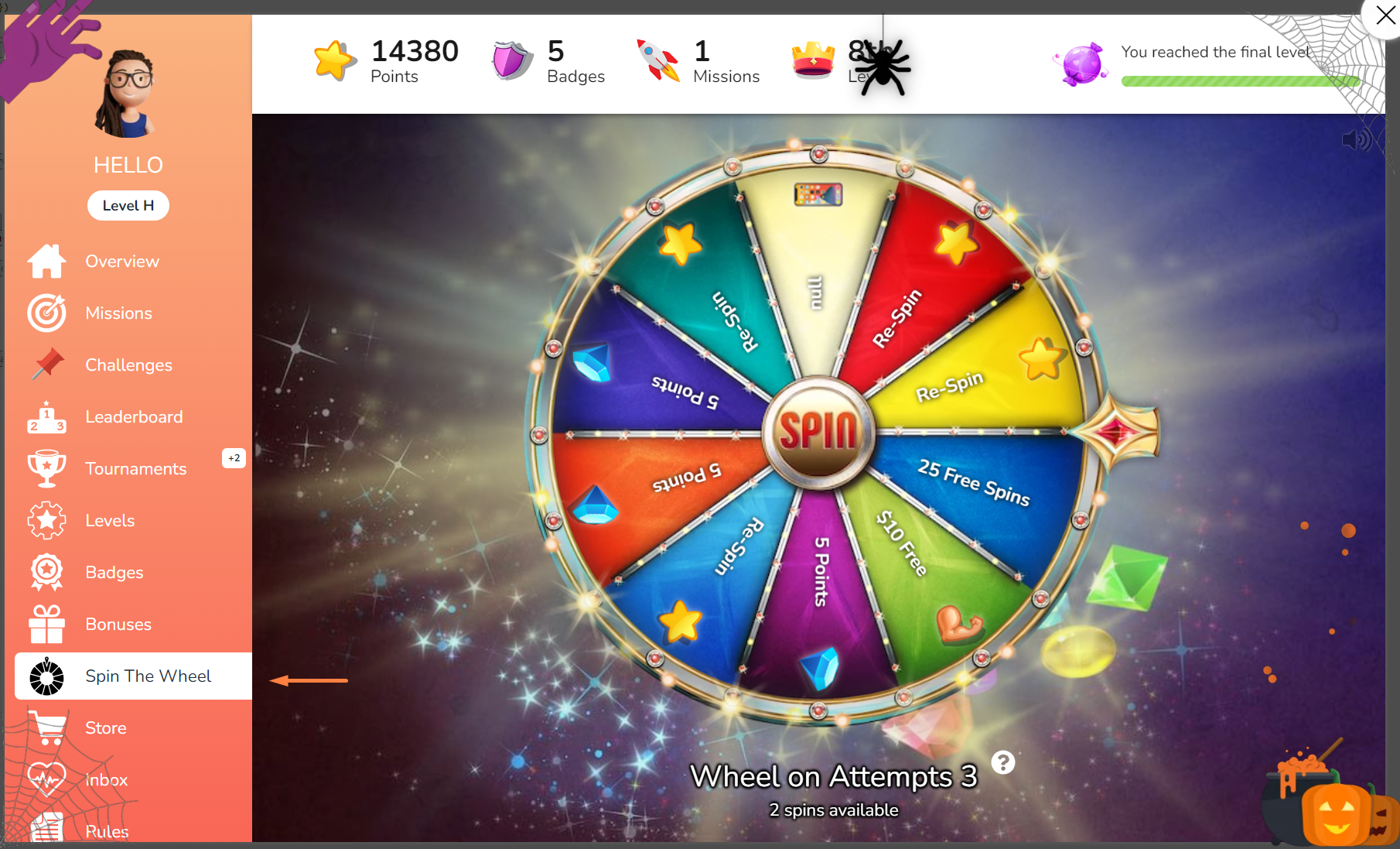This screenshot has height=849, width=1400.
Task: Open the Tournaments section
Action: 135,469
